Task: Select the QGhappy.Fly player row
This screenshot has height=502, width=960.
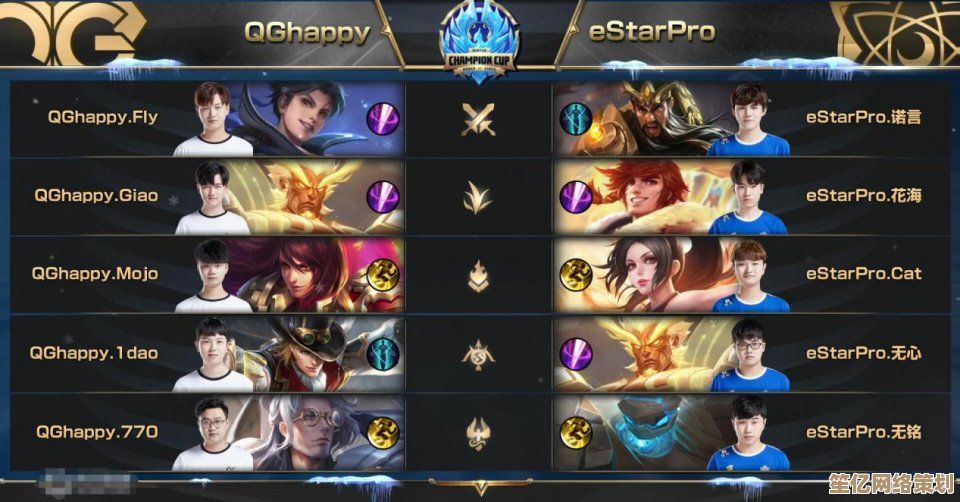Action: pos(103,117)
